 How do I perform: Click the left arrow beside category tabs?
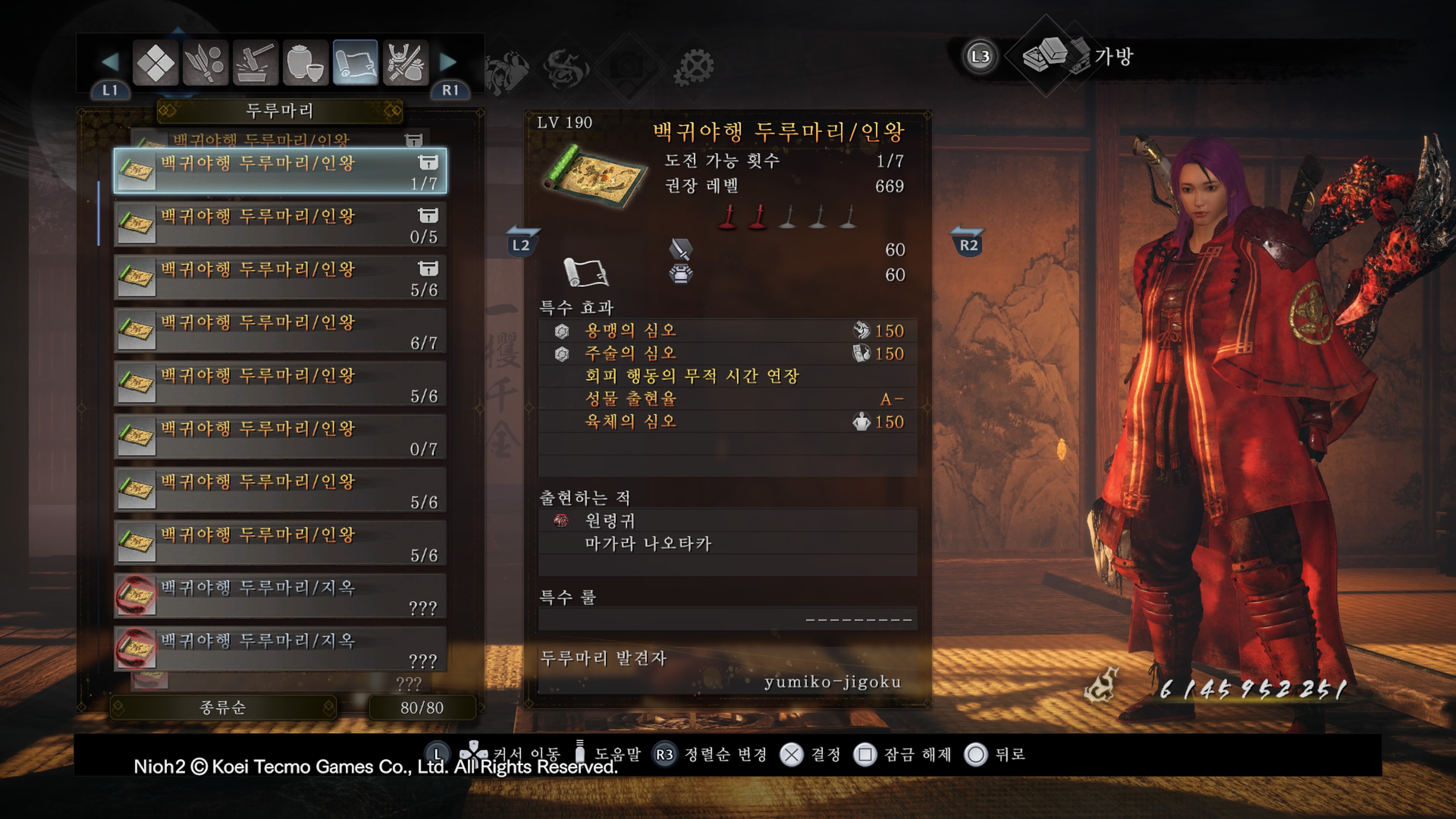[x=110, y=61]
